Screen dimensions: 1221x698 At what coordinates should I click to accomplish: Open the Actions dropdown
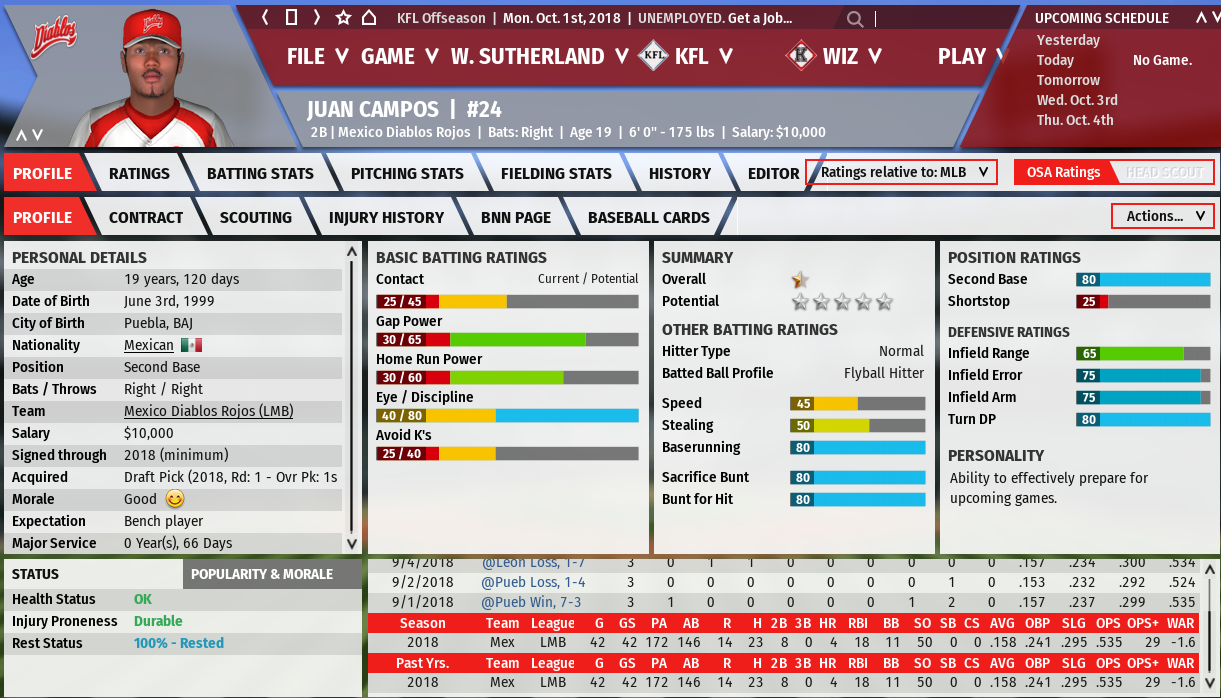click(1162, 216)
